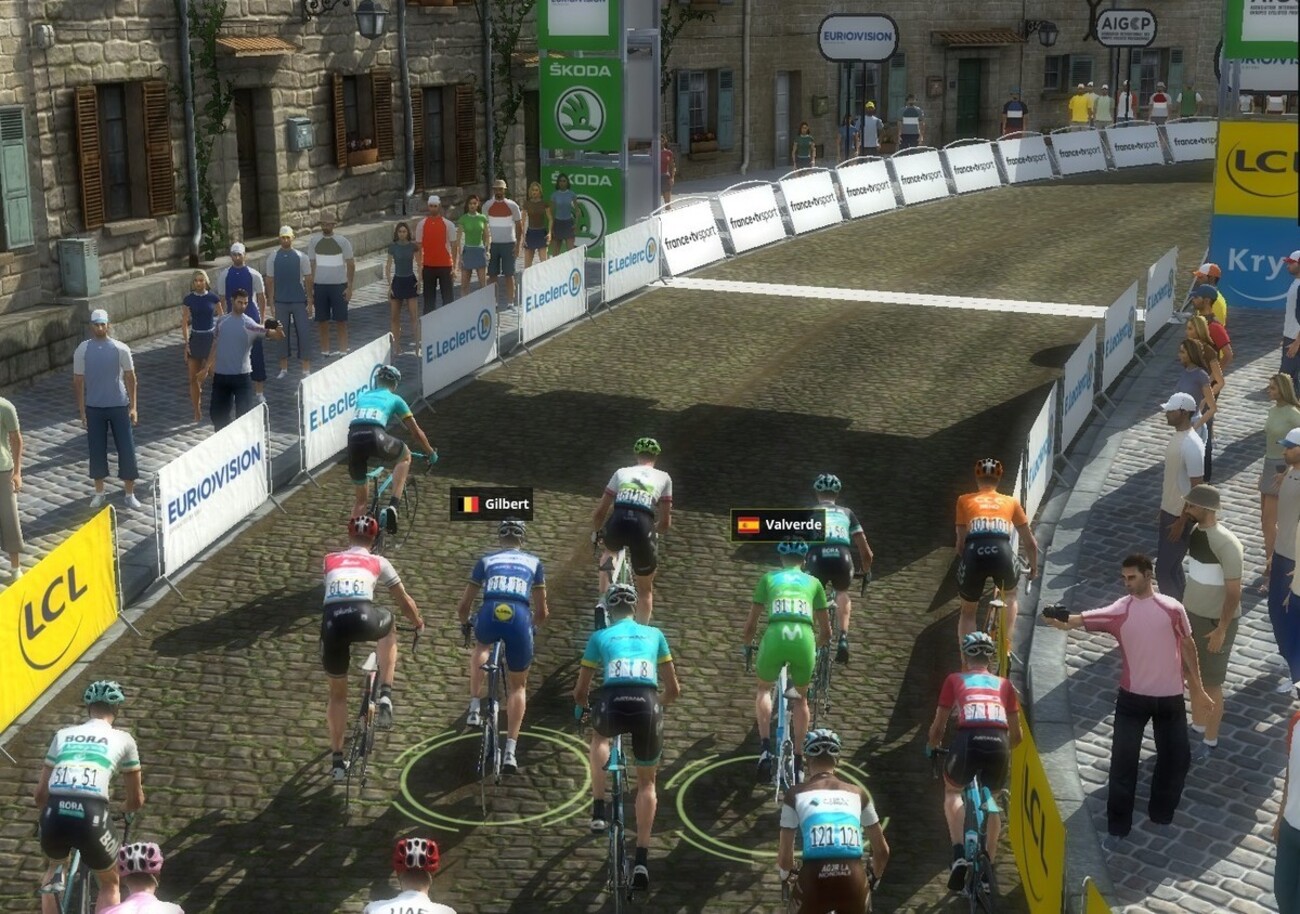
Task: Select the Valverde rider name tag
Action: (777, 525)
